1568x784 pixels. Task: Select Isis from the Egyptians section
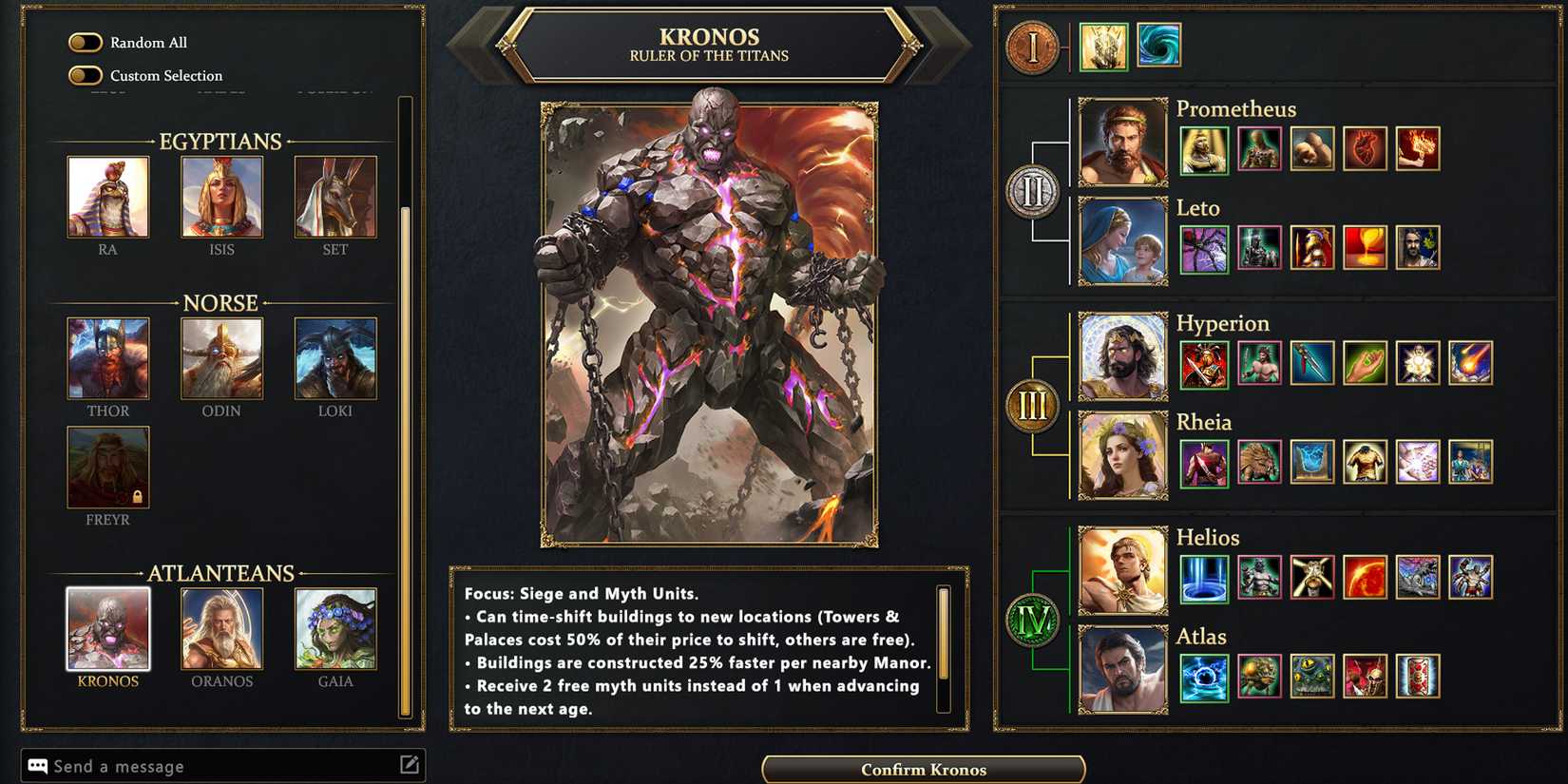221,198
